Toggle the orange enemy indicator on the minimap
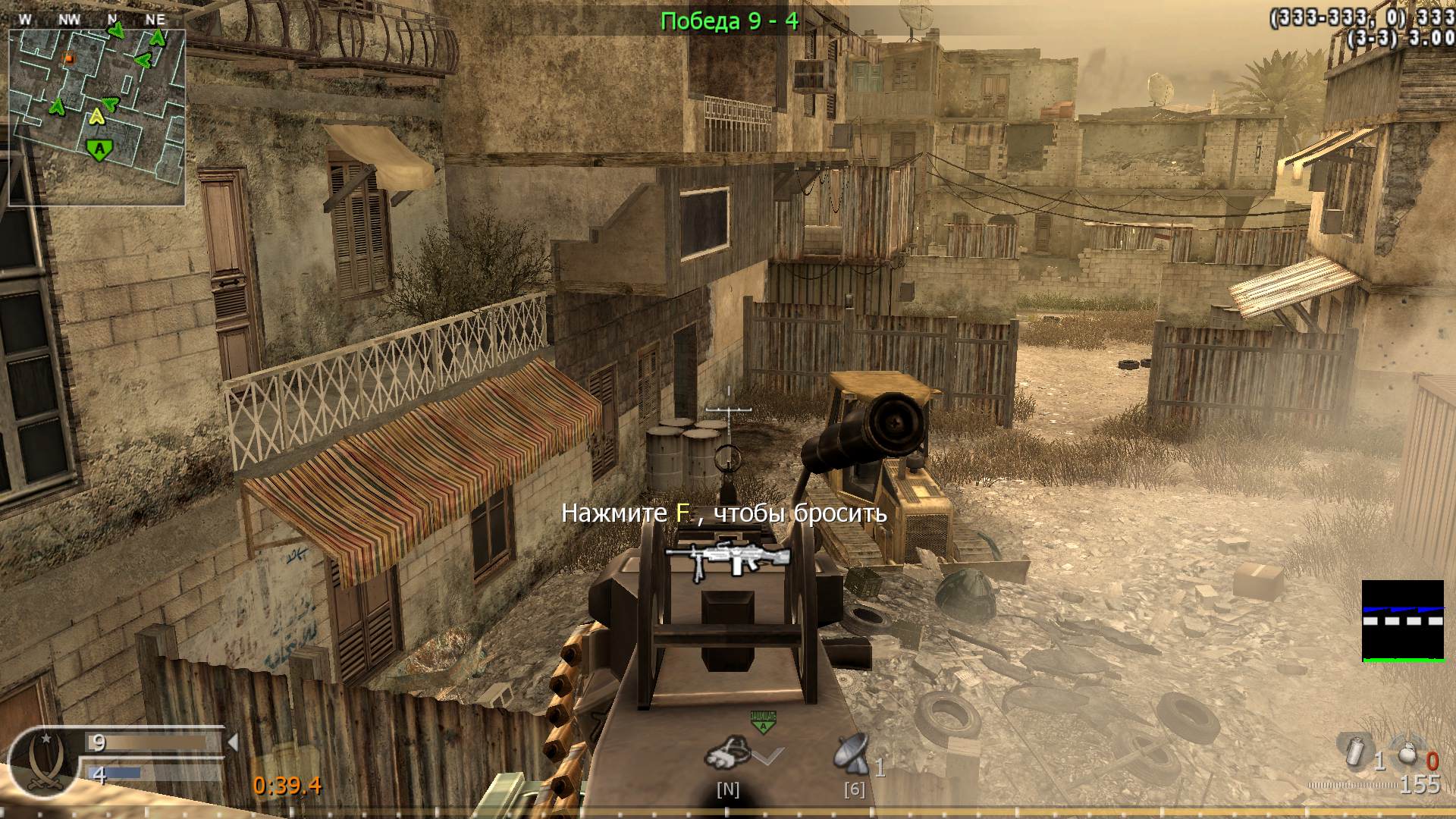 click(x=68, y=57)
